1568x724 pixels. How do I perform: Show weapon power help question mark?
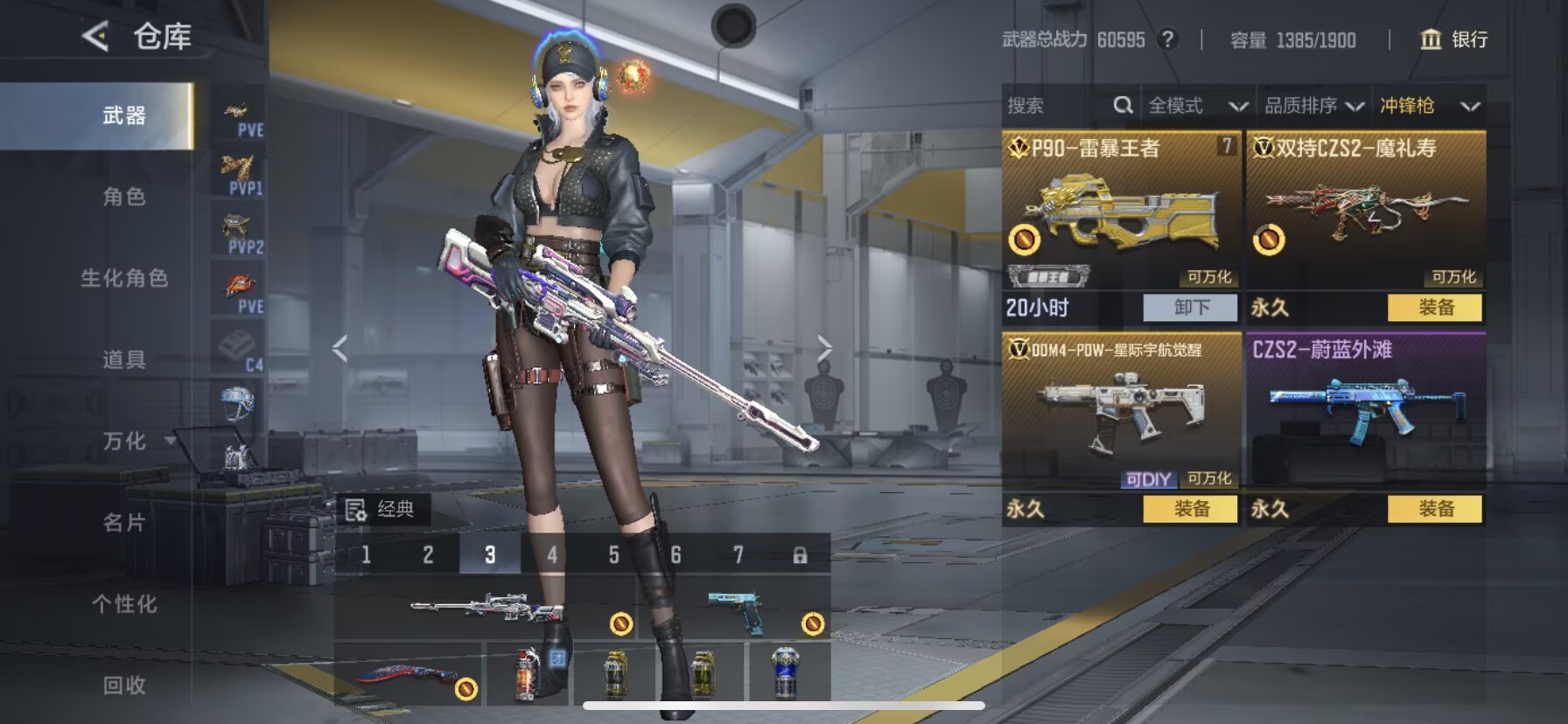1167,39
